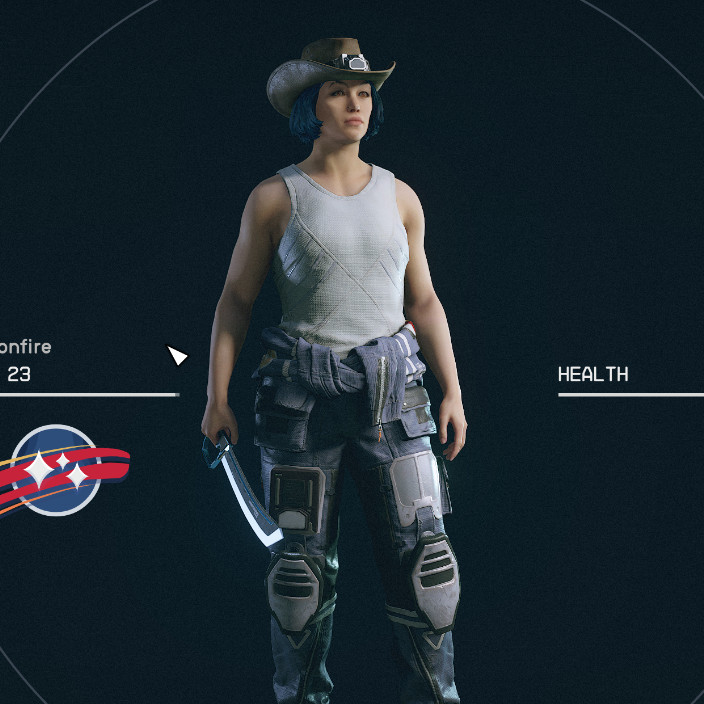Select the starred red-striped background emblem

[x=58, y=469]
